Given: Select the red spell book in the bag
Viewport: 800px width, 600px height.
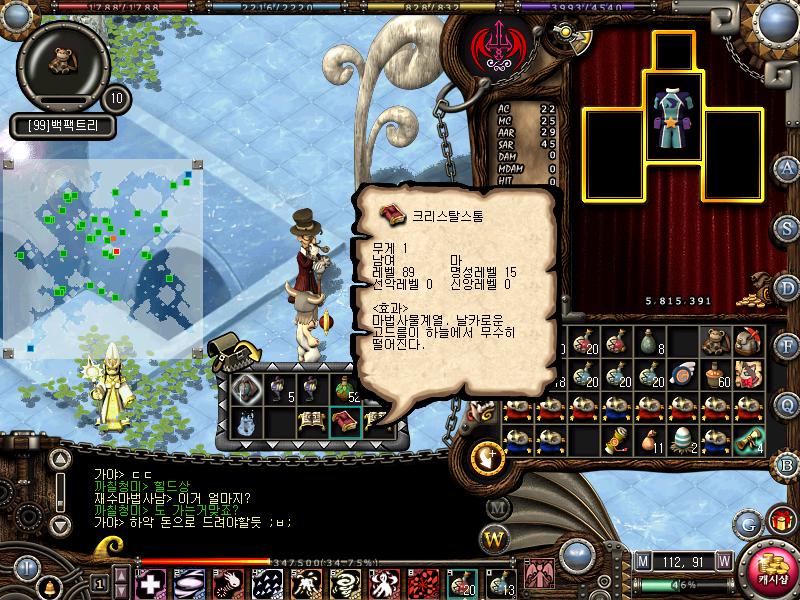Looking at the screenshot, I should tap(345, 422).
